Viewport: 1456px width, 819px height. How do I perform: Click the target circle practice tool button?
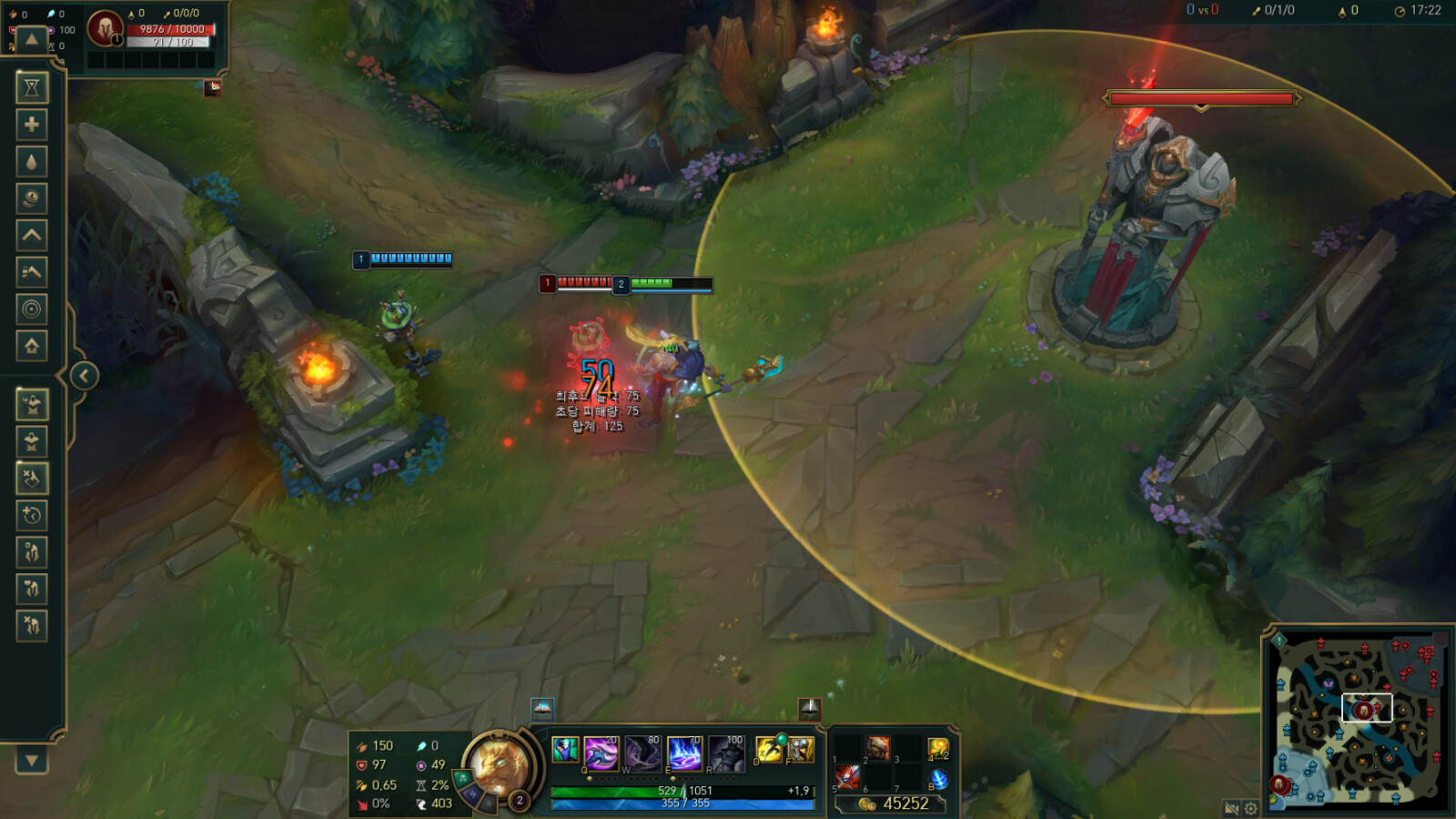tap(32, 309)
